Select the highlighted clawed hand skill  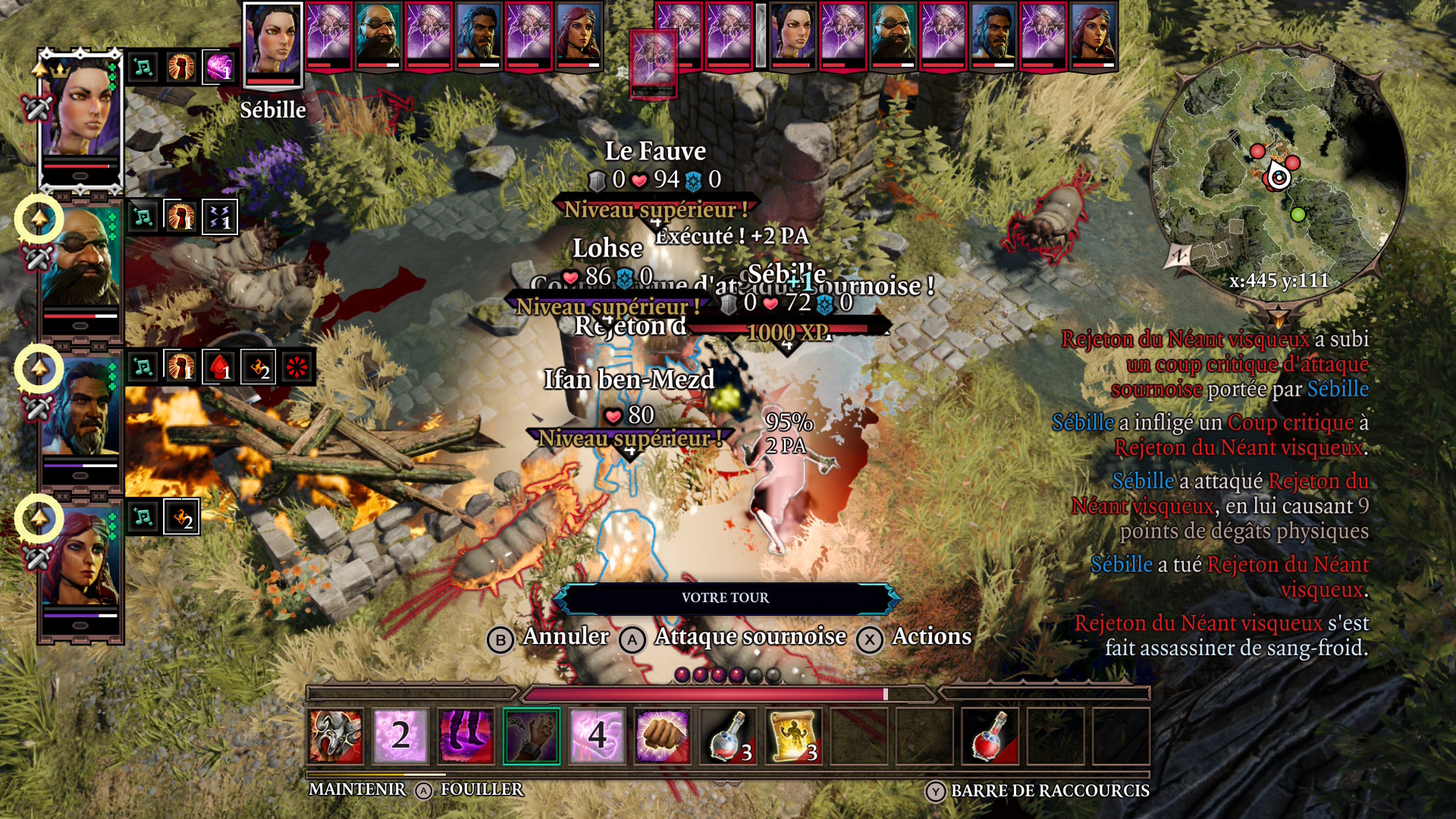[531, 736]
